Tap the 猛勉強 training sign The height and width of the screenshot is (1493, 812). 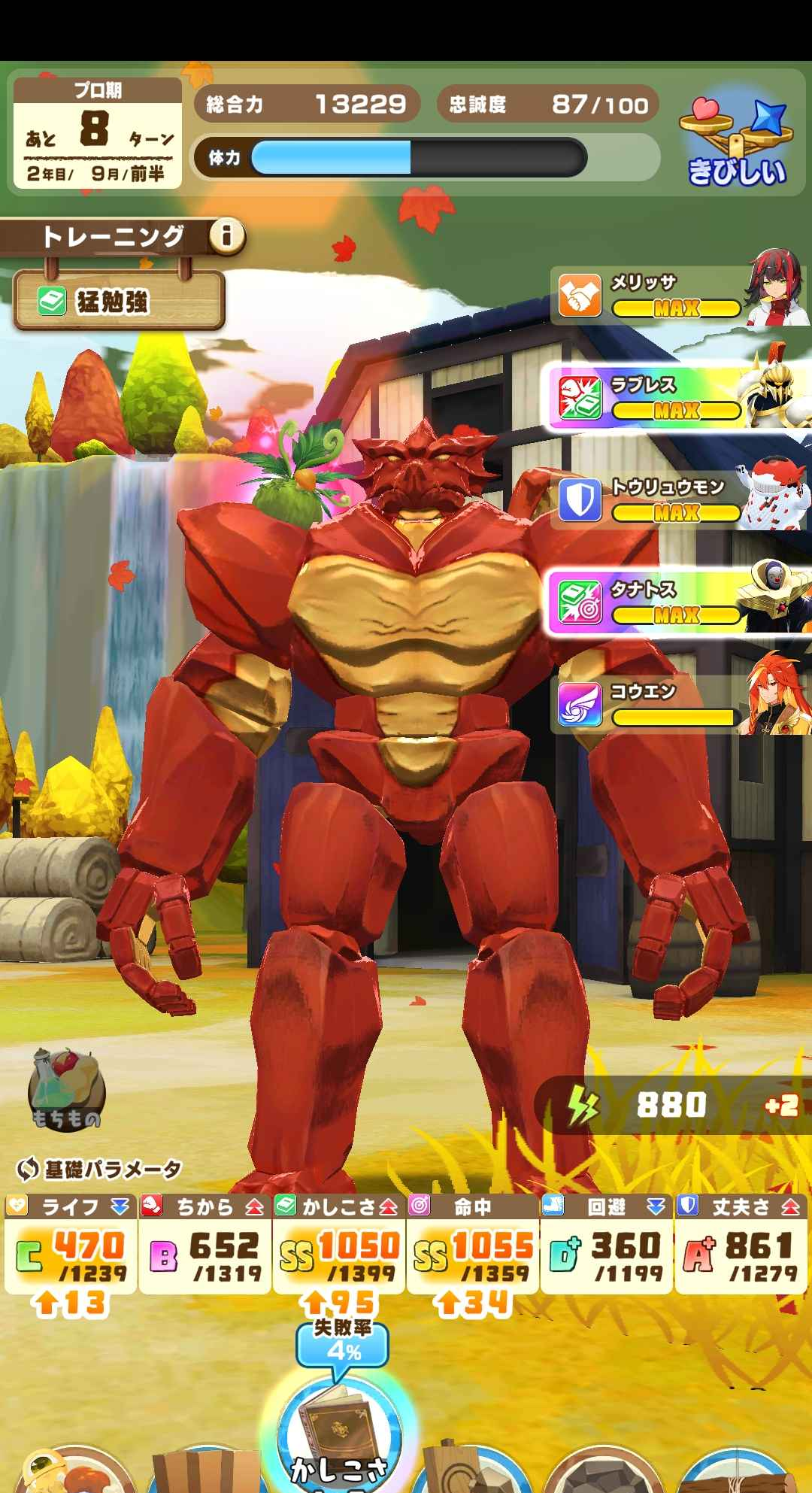[x=119, y=302]
